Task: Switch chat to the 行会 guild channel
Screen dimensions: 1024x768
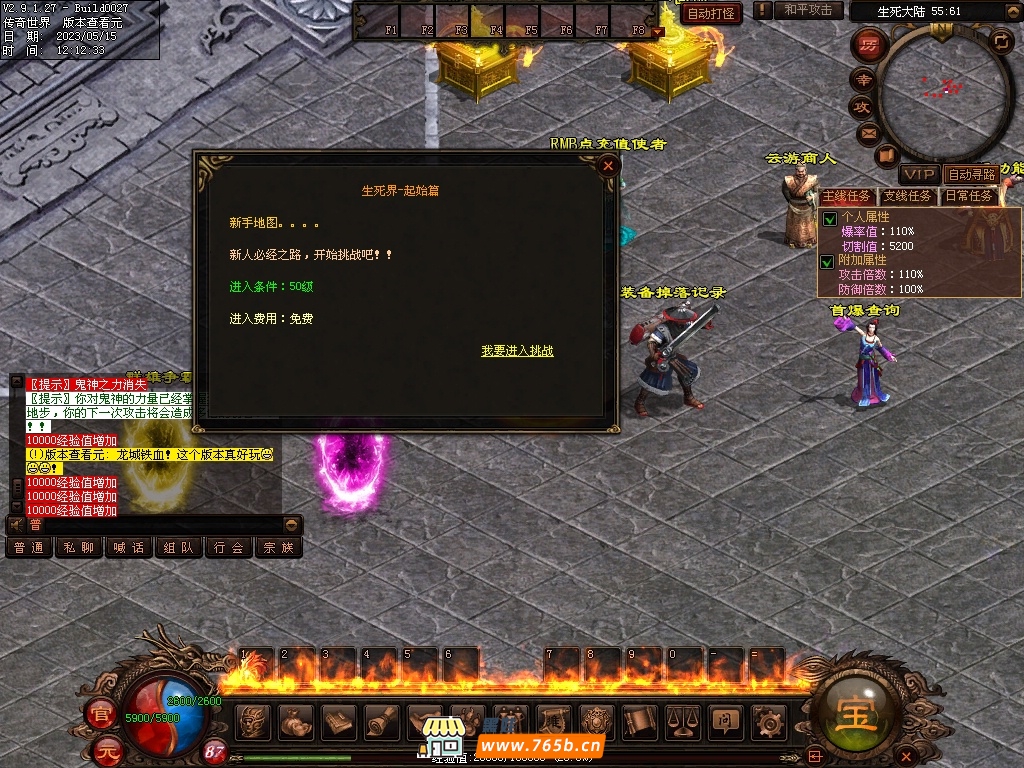Action: coord(228,548)
